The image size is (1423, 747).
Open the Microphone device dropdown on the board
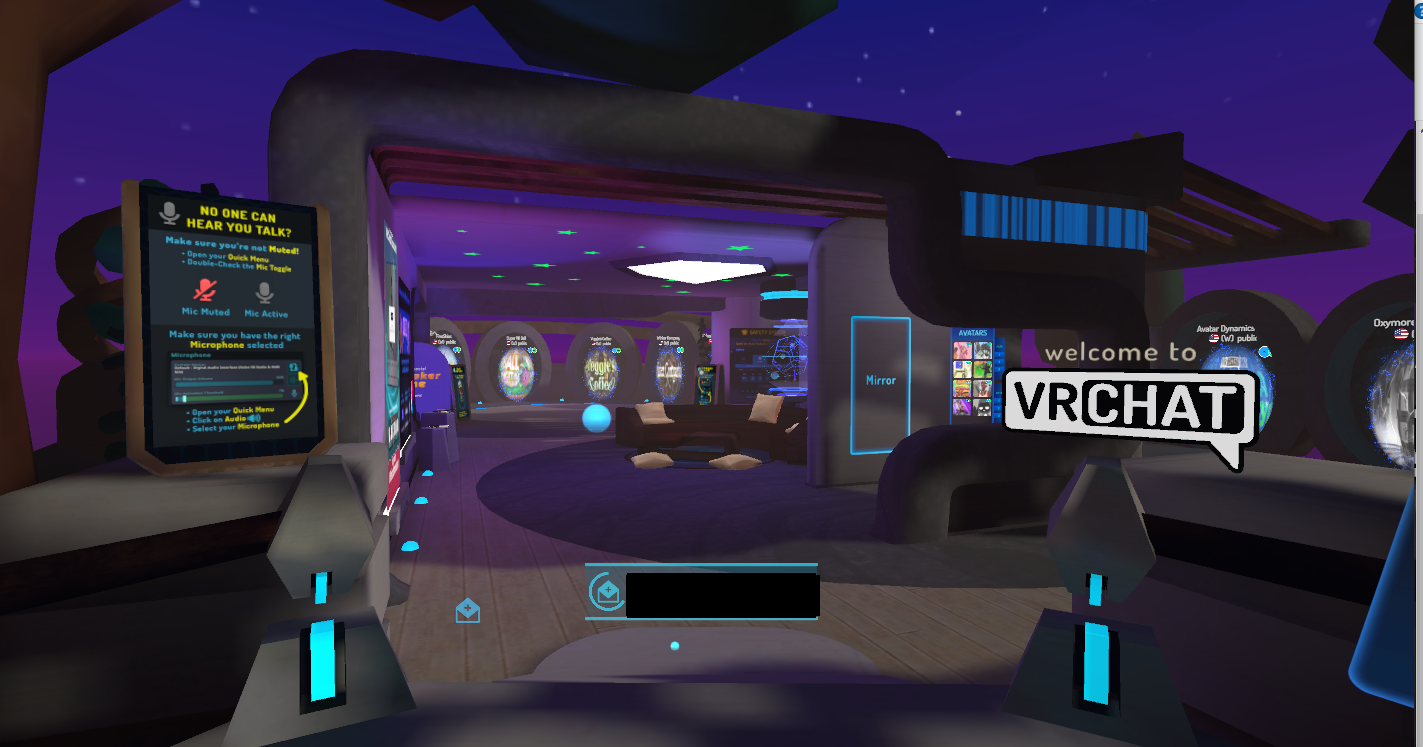click(x=292, y=367)
